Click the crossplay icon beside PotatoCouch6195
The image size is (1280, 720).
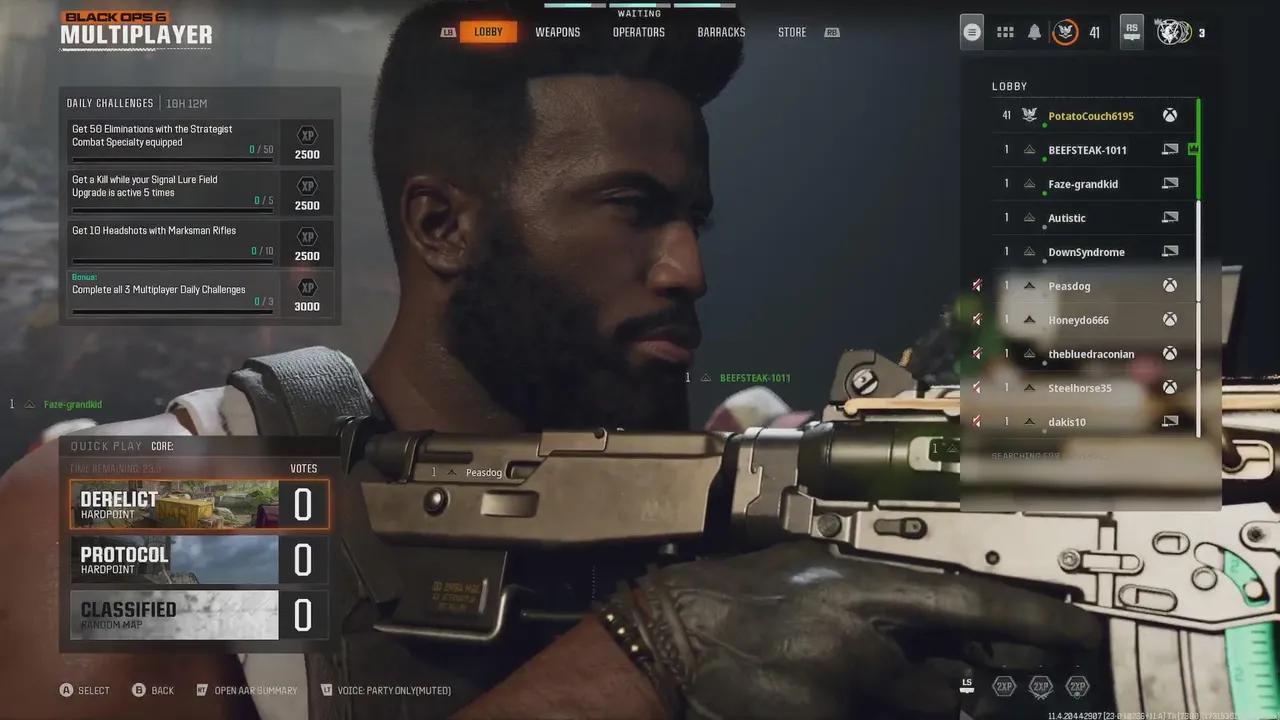coord(1170,115)
